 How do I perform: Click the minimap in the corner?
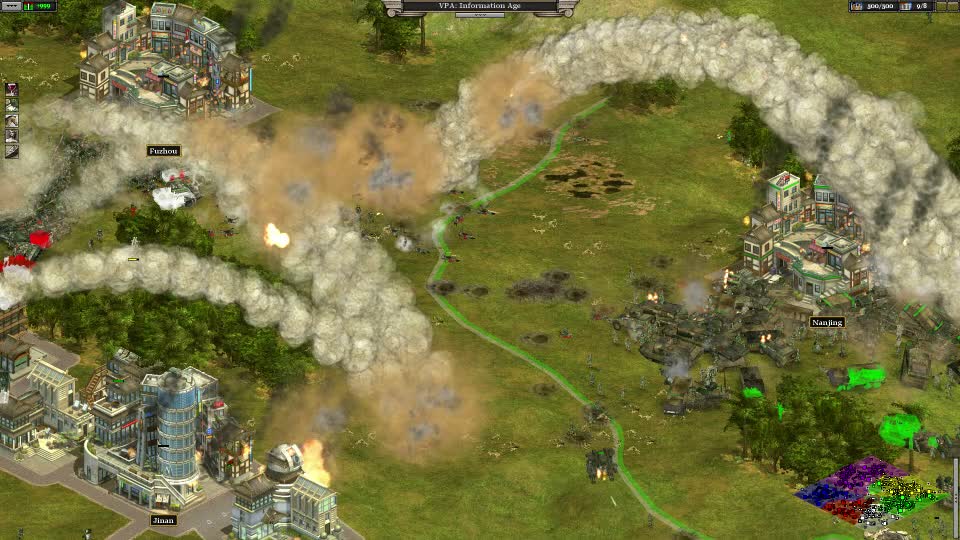click(872, 492)
